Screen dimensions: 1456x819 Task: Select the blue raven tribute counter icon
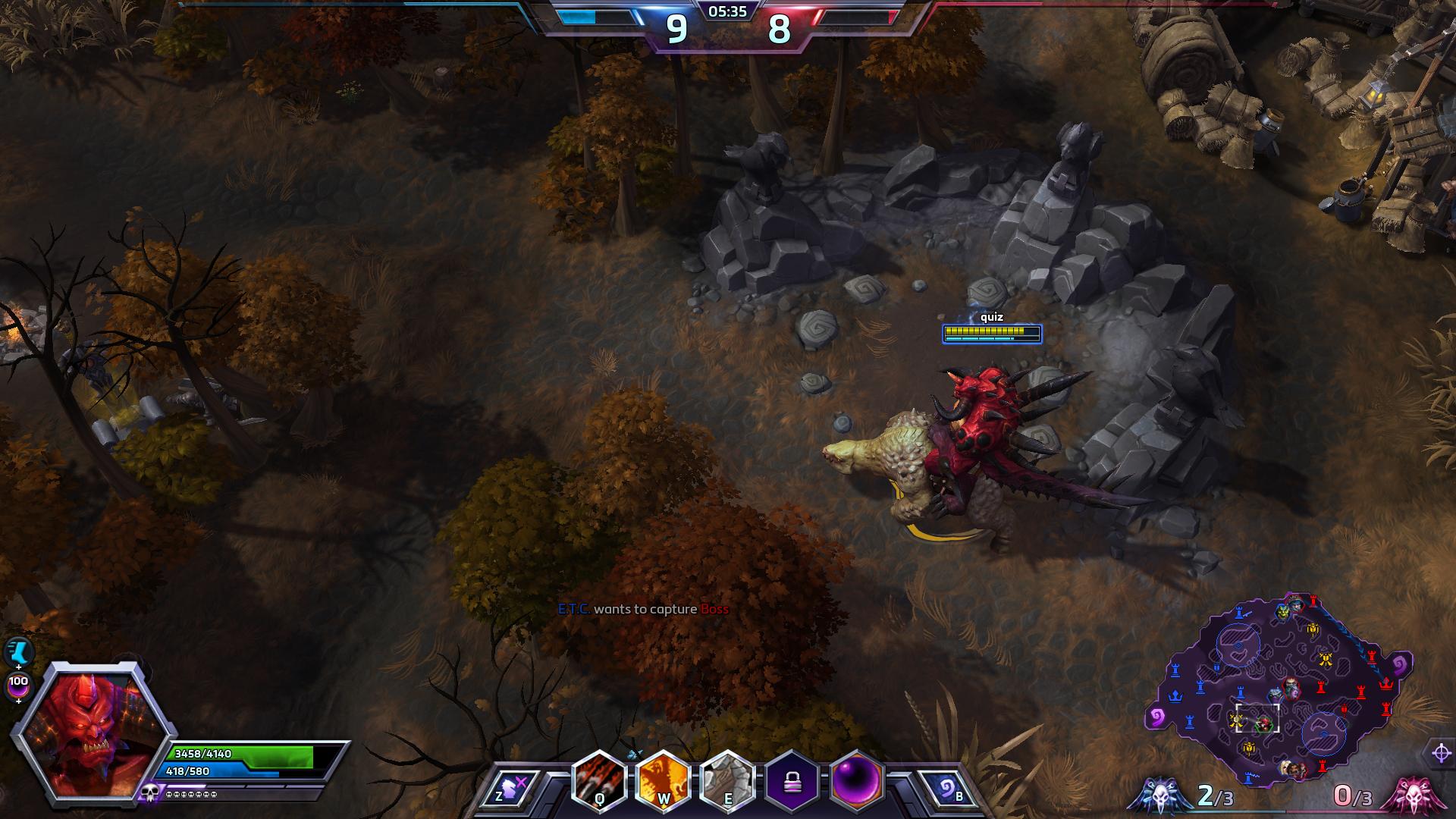pos(1159,796)
